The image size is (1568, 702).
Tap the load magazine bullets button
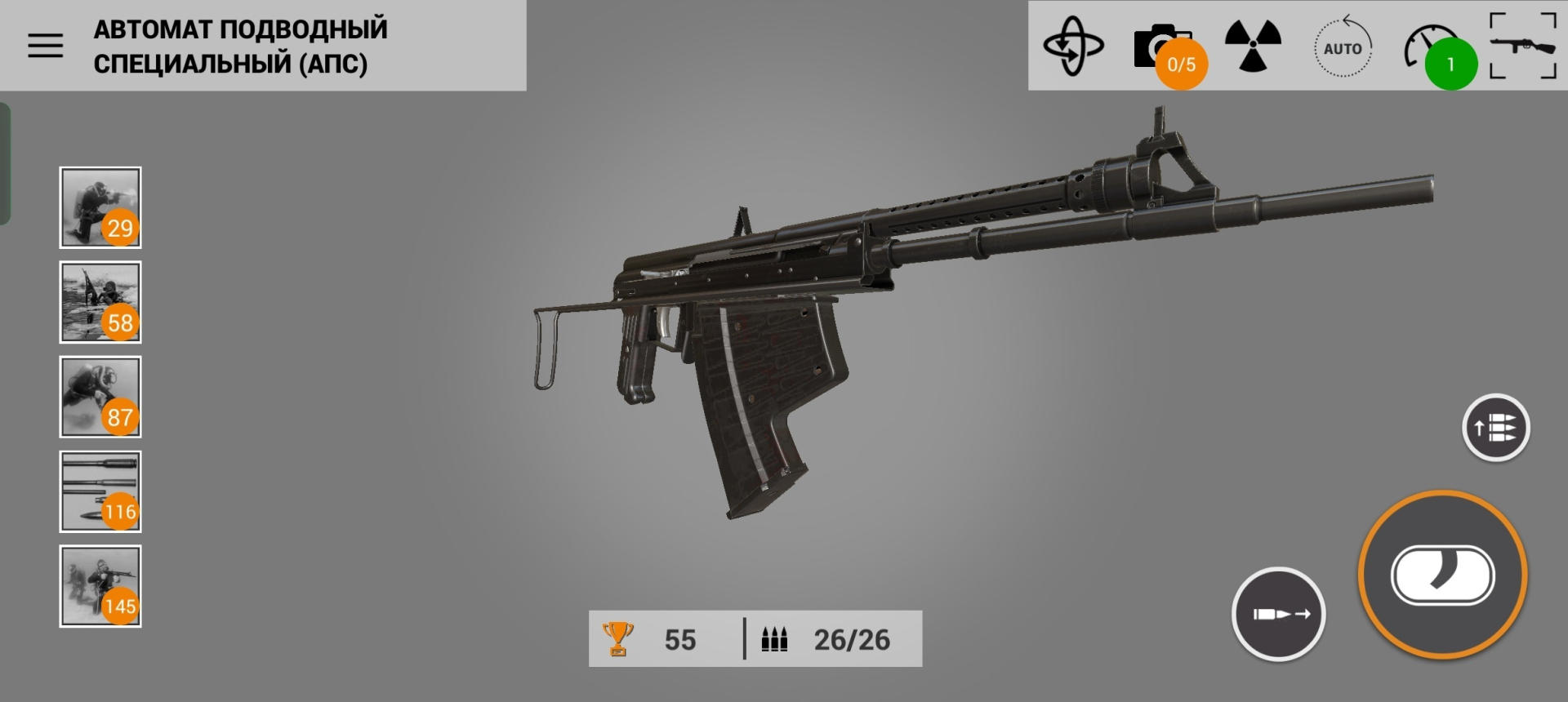(1495, 428)
